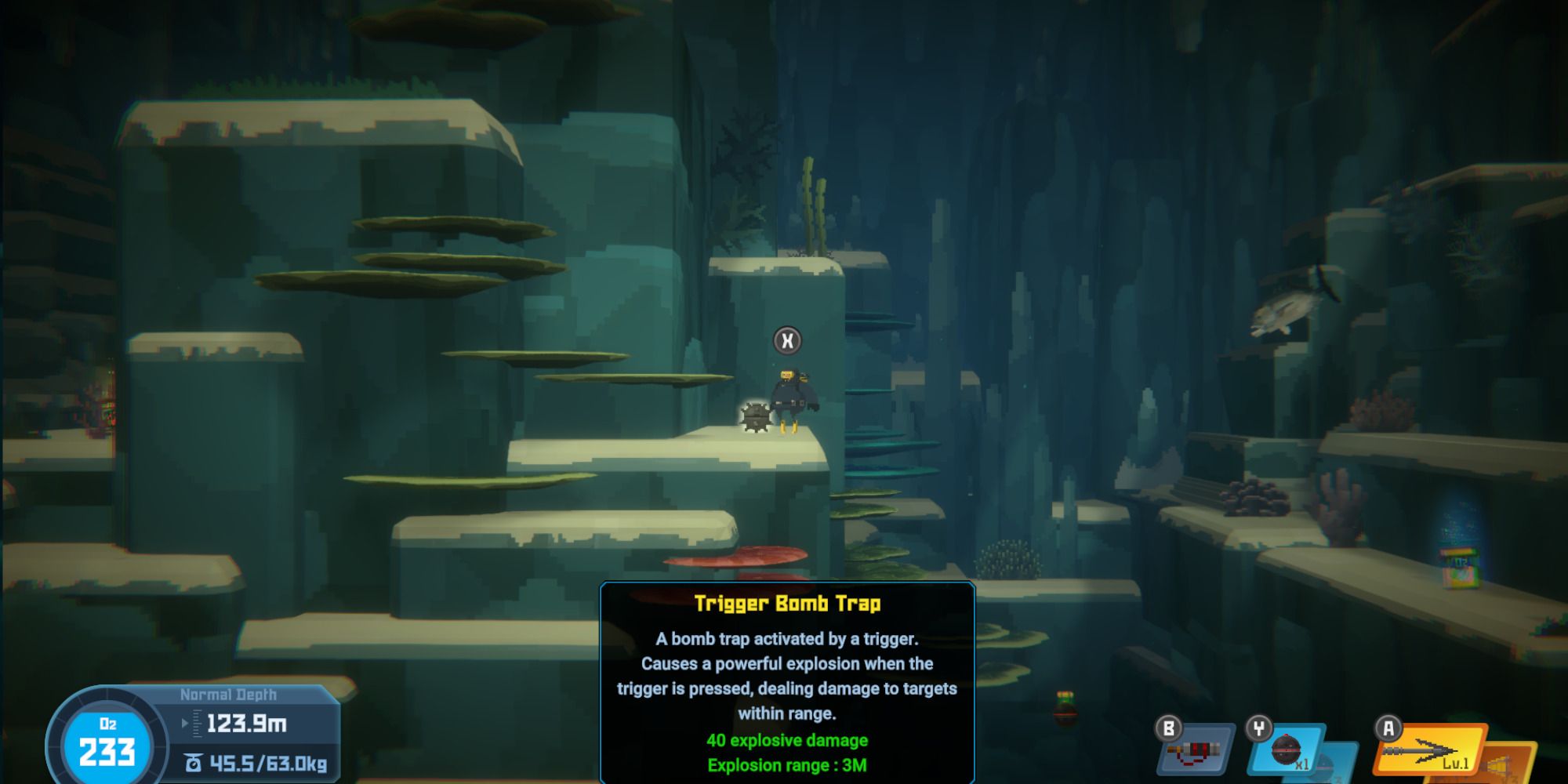
Task: Click the weight scale icon showing 45.5/63.0kg
Action: coord(194,763)
